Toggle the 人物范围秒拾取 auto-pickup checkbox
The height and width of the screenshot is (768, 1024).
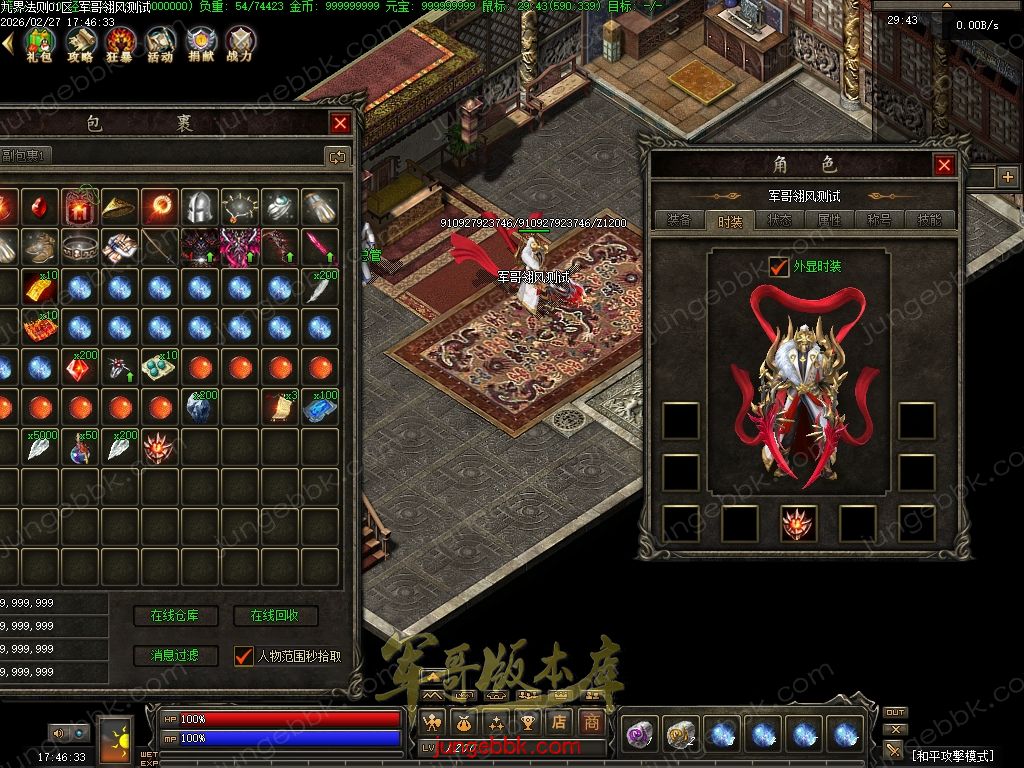click(243, 656)
